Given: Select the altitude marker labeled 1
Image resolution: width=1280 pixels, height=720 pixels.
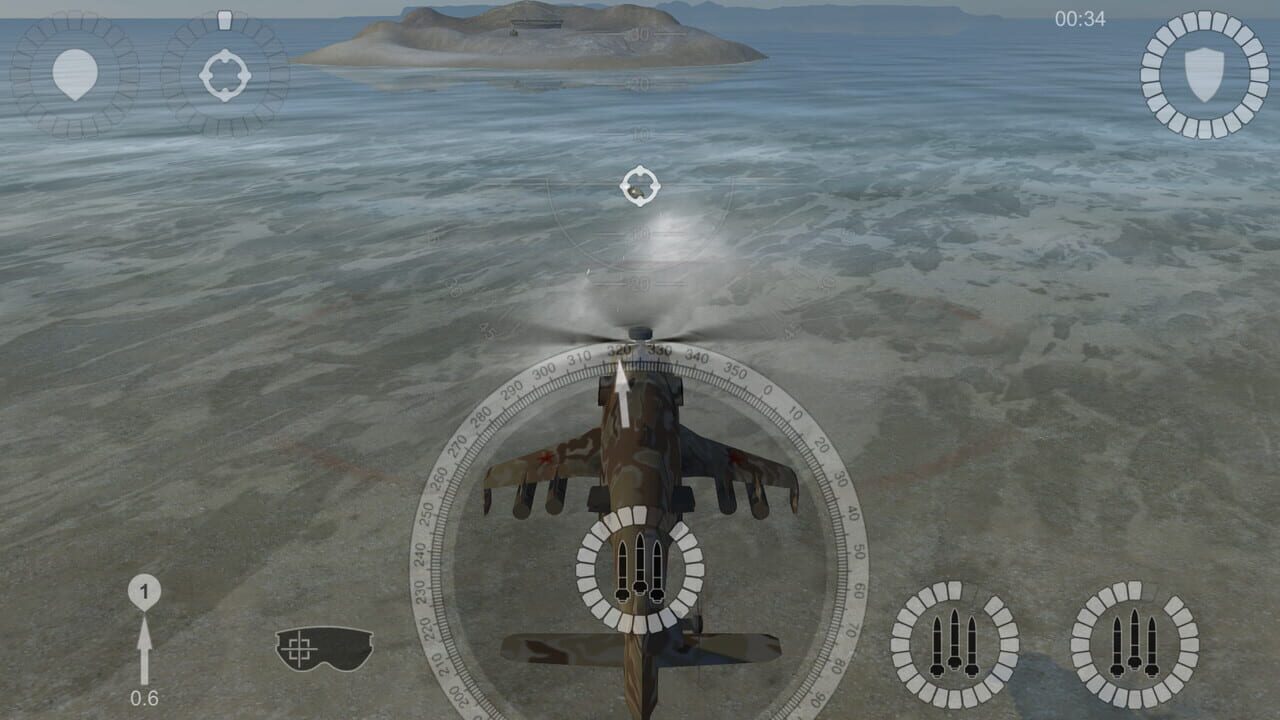Looking at the screenshot, I should (x=145, y=592).
